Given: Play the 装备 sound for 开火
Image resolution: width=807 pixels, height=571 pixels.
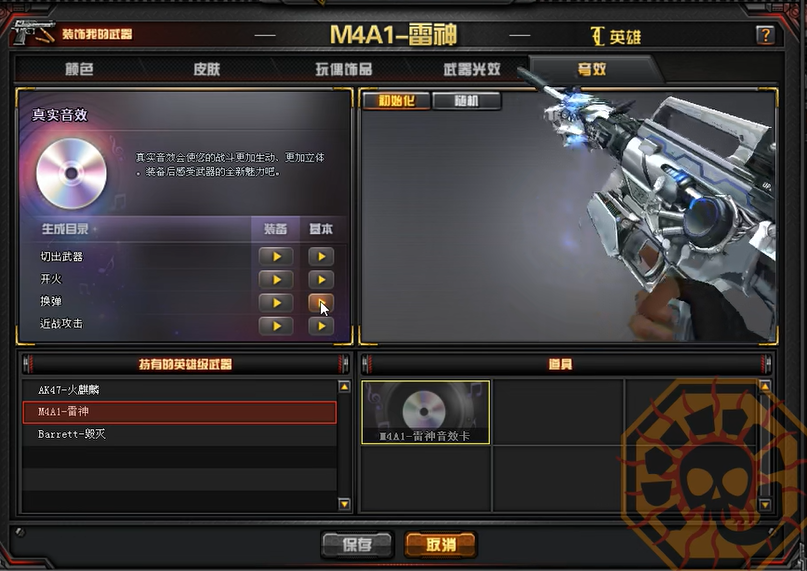Looking at the screenshot, I should pyautogui.click(x=276, y=279).
